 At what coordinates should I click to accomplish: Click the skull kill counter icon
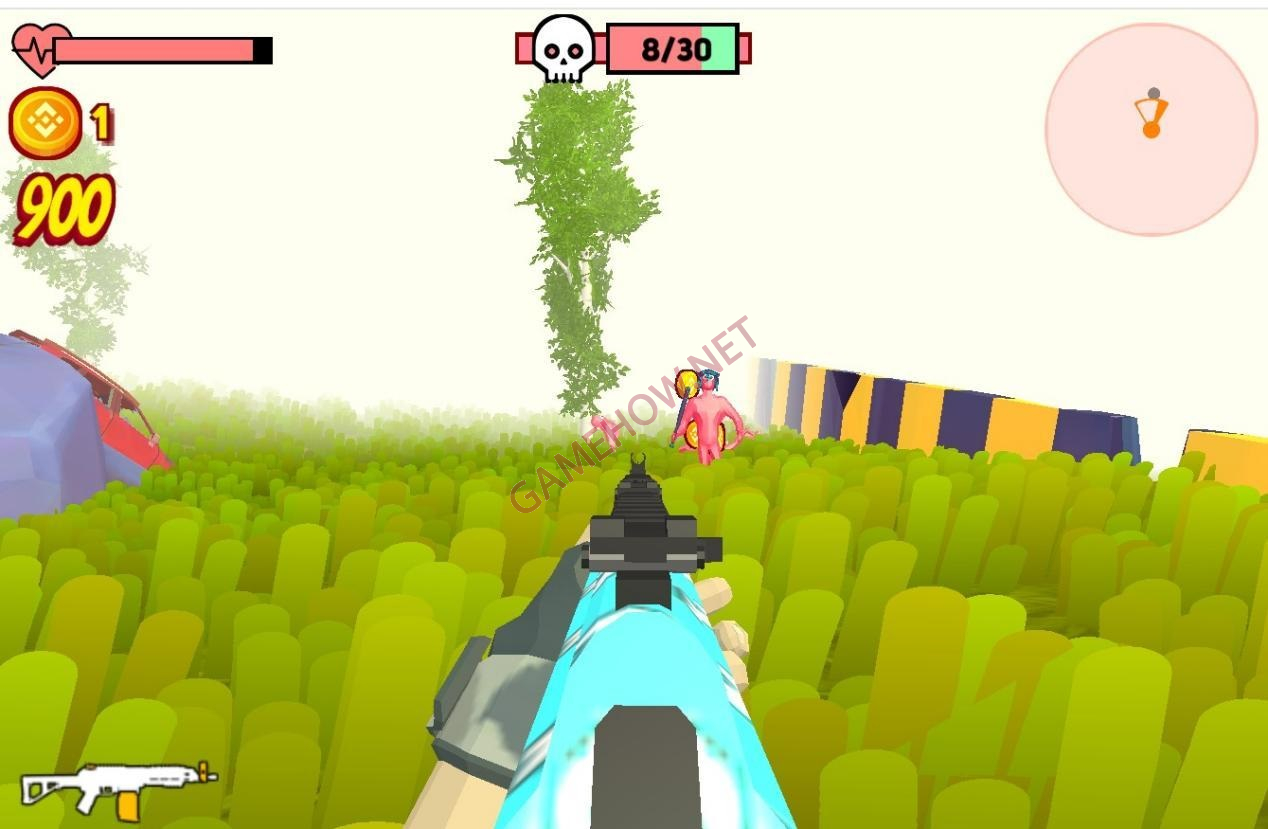coord(563,48)
